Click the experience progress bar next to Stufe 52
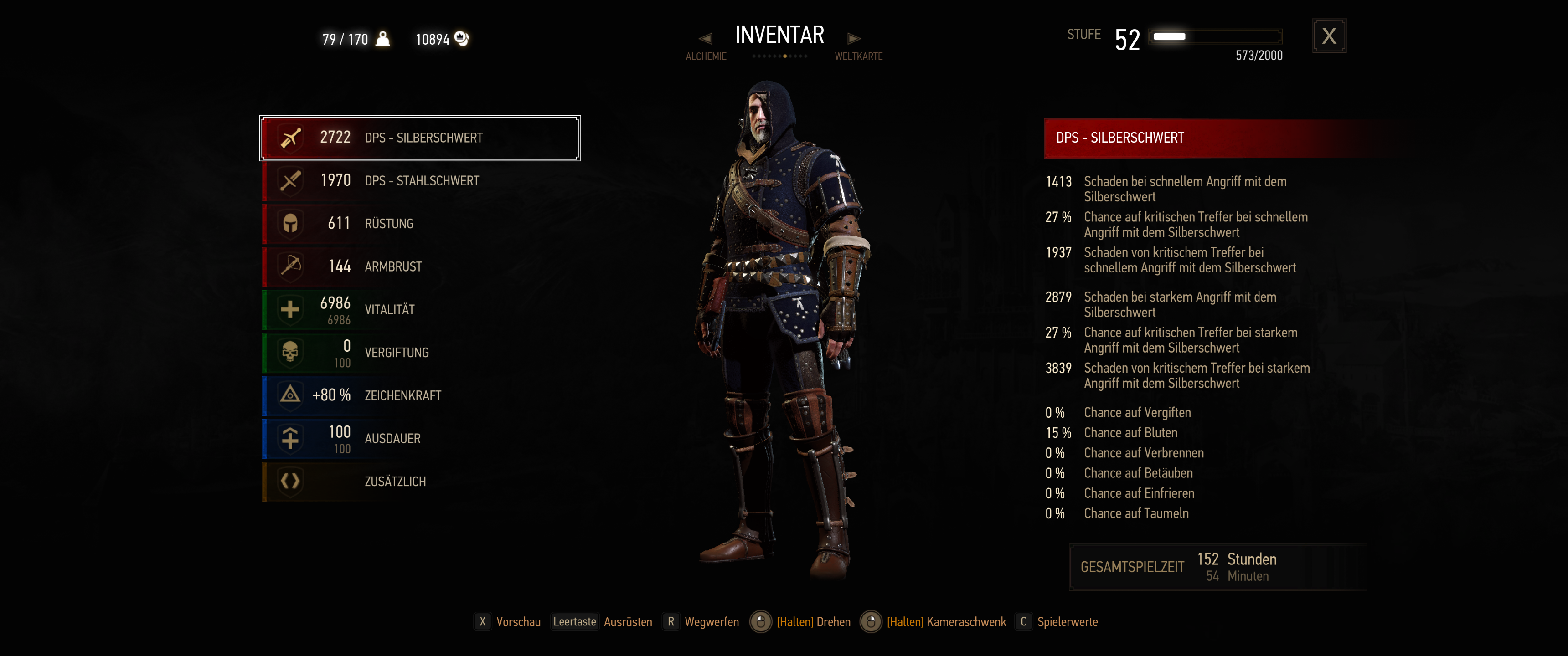 click(1214, 36)
